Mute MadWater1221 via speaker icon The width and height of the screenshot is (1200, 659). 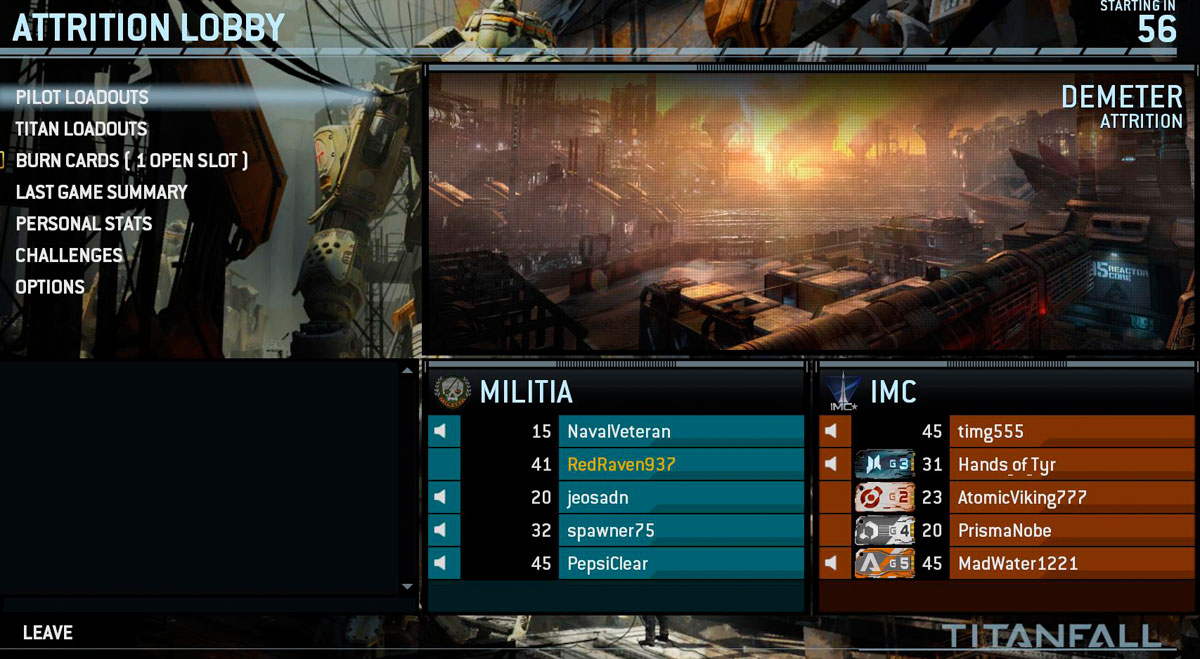click(832, 563)
